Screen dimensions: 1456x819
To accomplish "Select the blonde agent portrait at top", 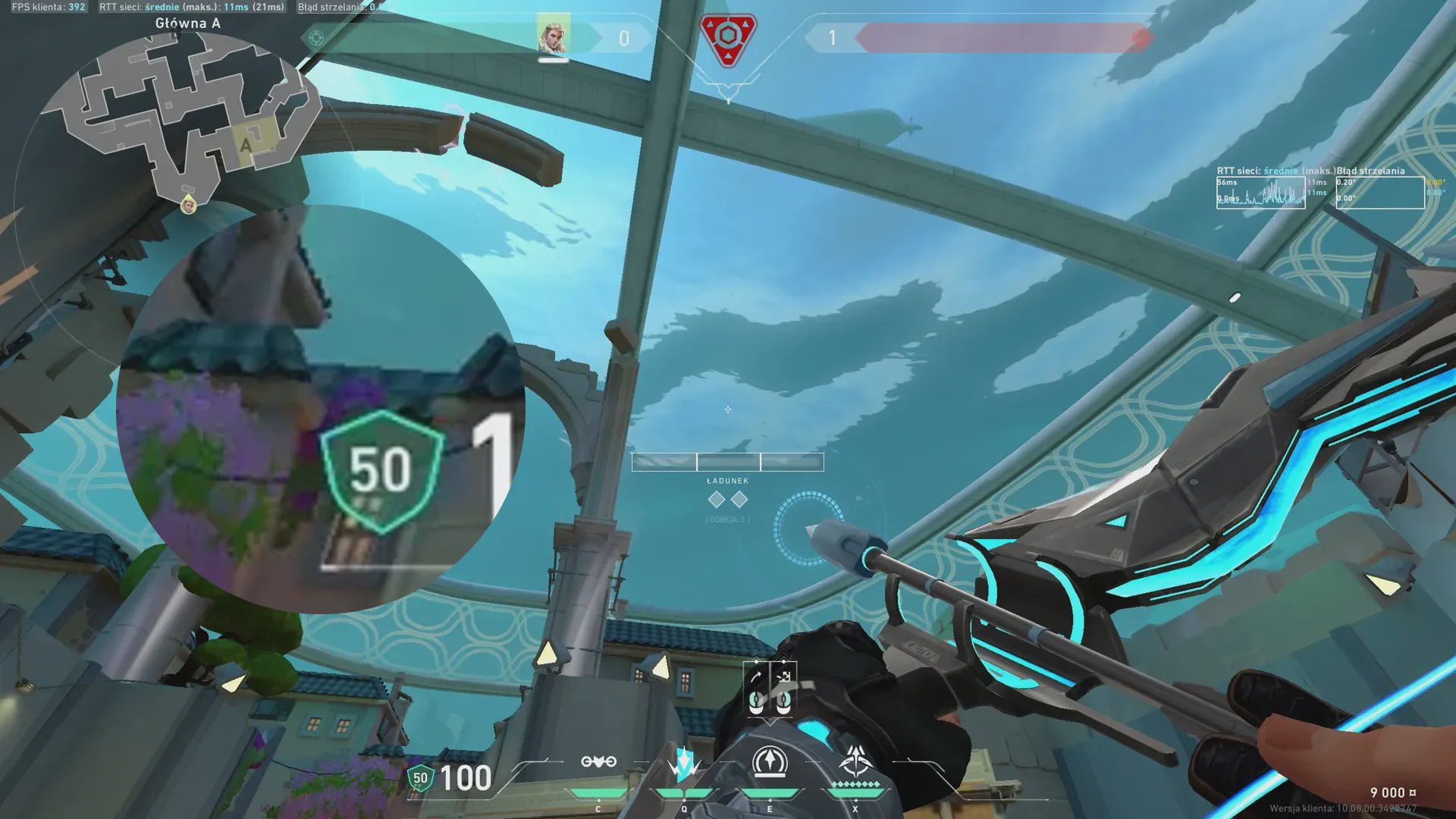I will (x=553, y=35).
